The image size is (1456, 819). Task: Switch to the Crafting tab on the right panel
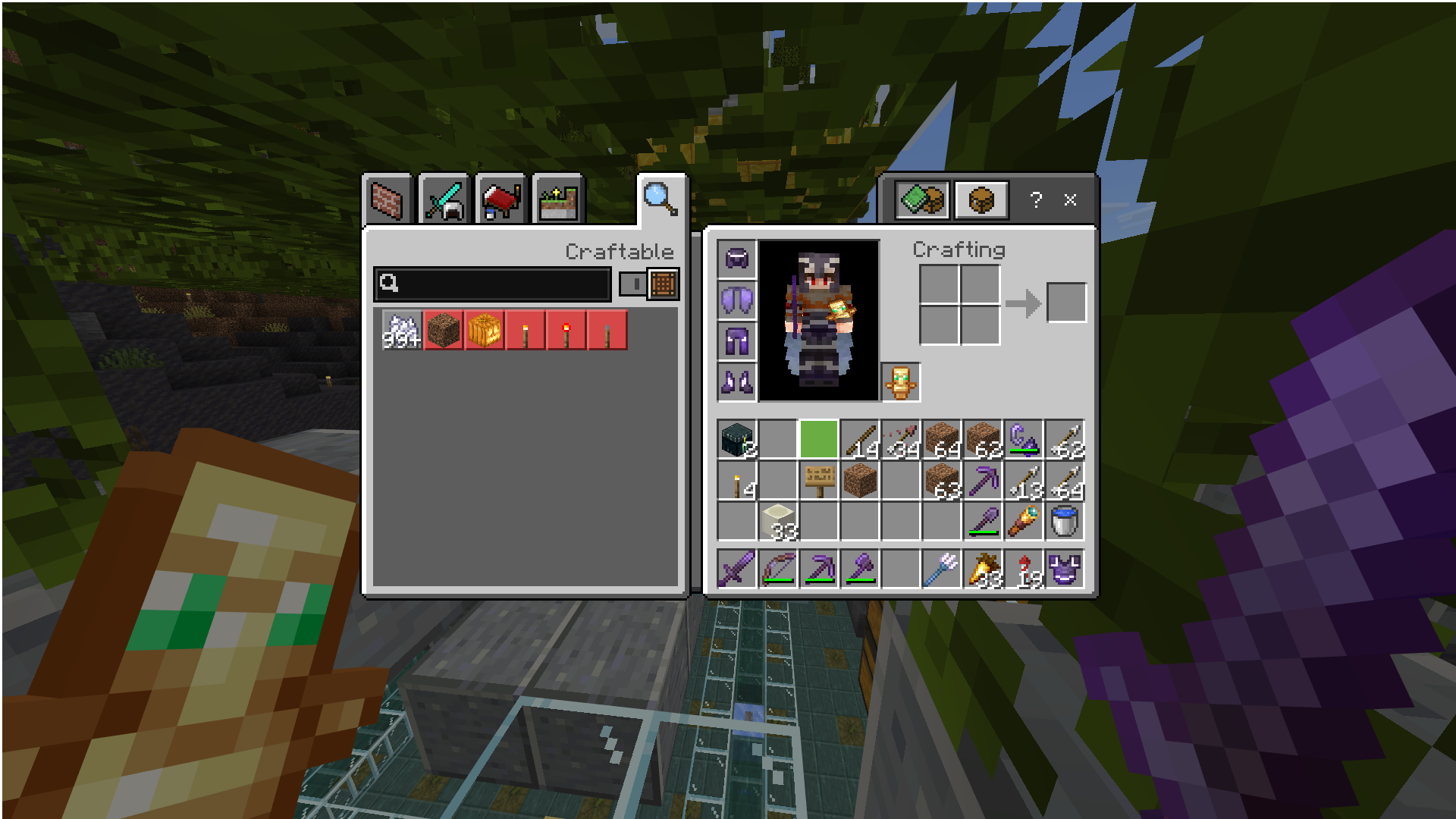[x=922, y=199]
